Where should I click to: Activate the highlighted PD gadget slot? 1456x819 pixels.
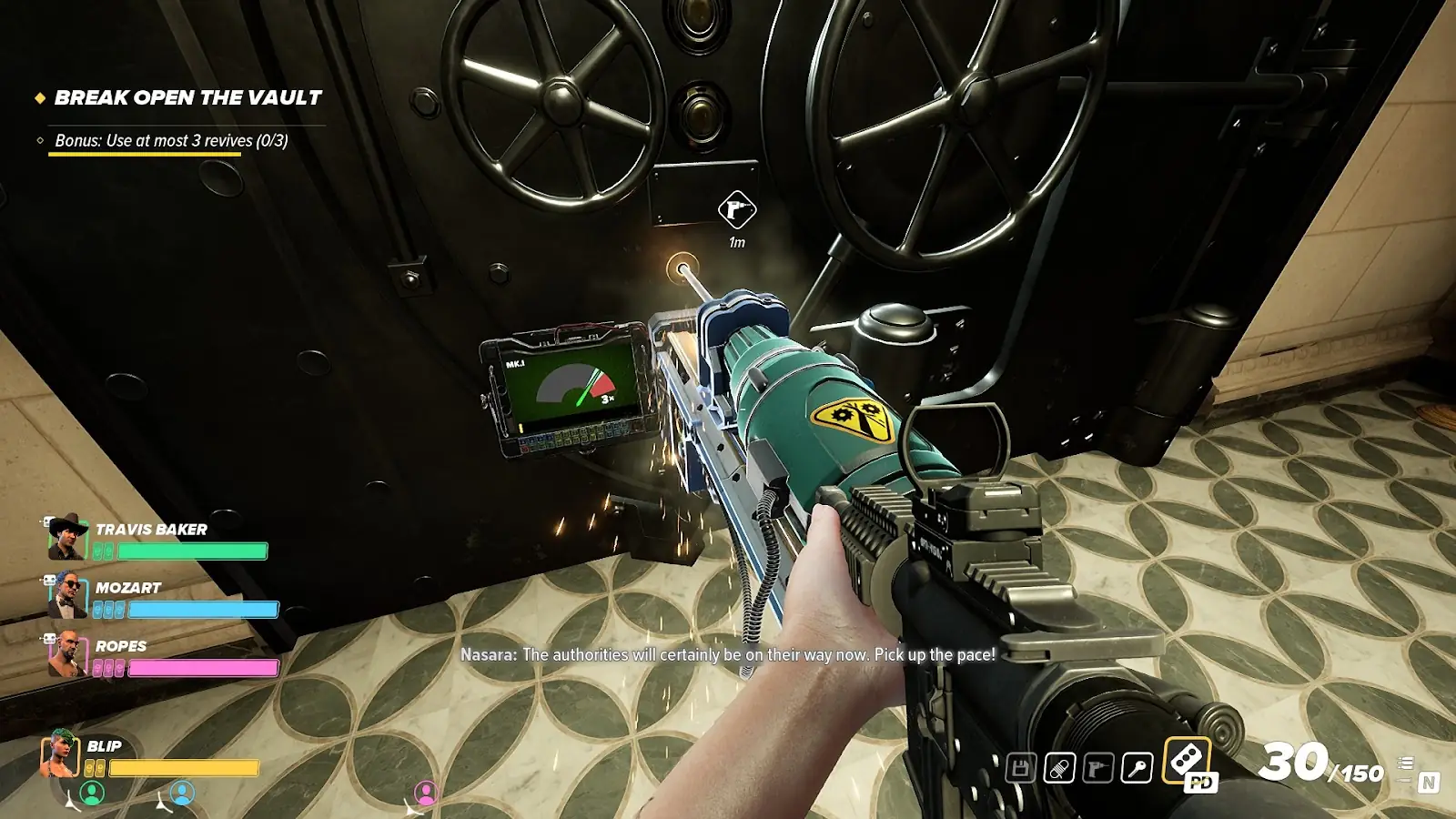click(1188, 763)
